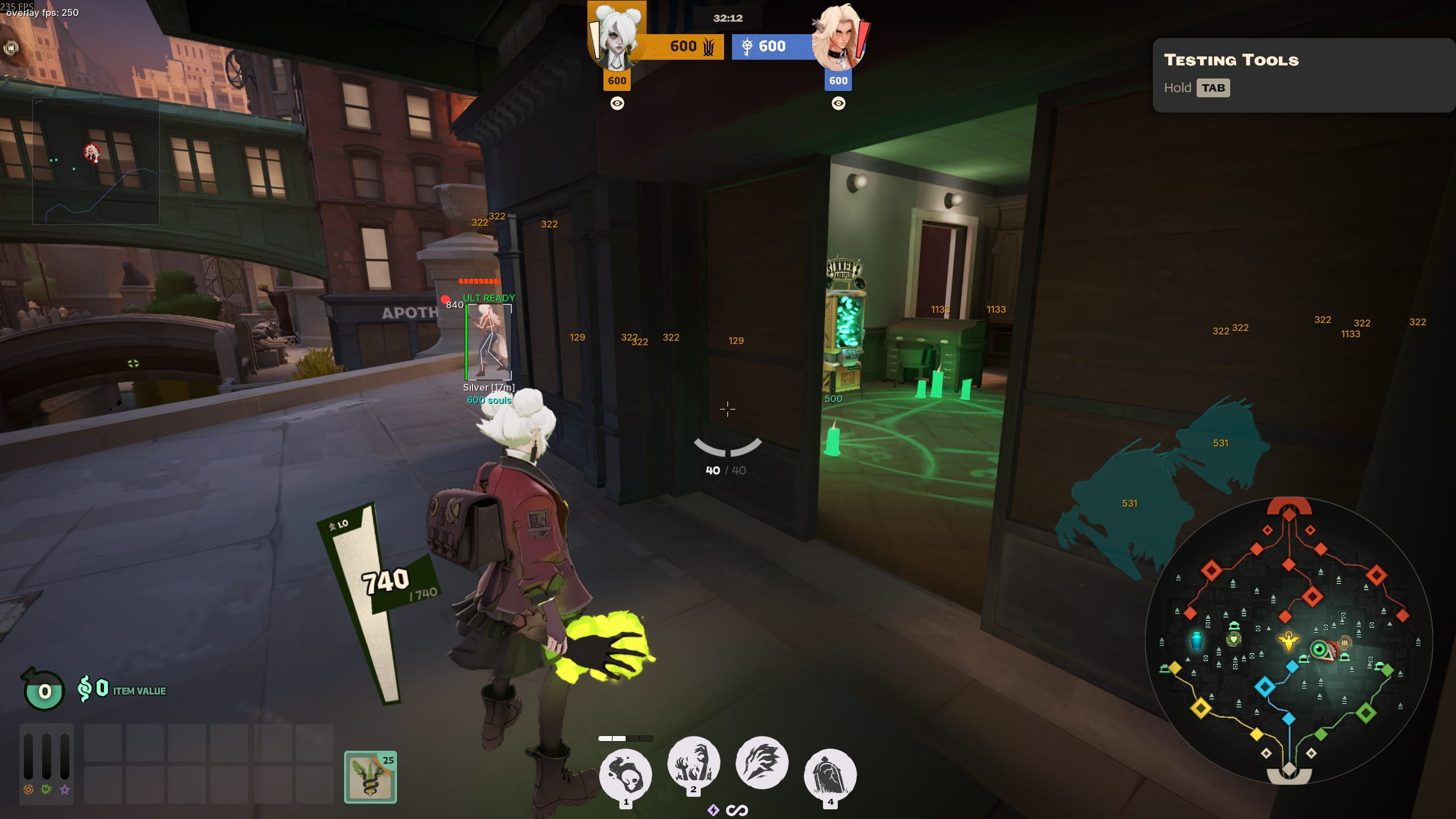The image size is (1456, 819).
Task: Click the Testing Tools header
Action: pyautogui.click(x=1232, y=59)
